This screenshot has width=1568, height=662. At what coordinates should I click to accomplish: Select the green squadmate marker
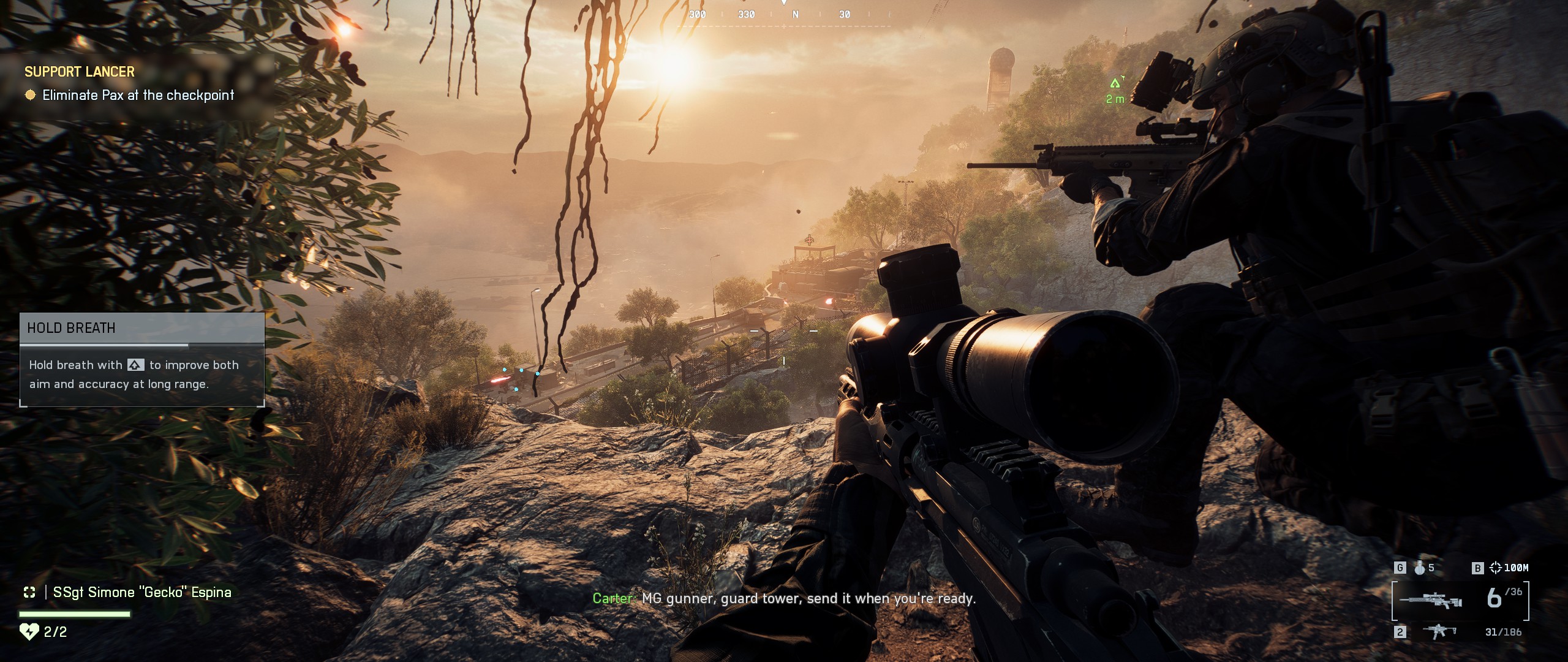click(x=1115, y=84)
